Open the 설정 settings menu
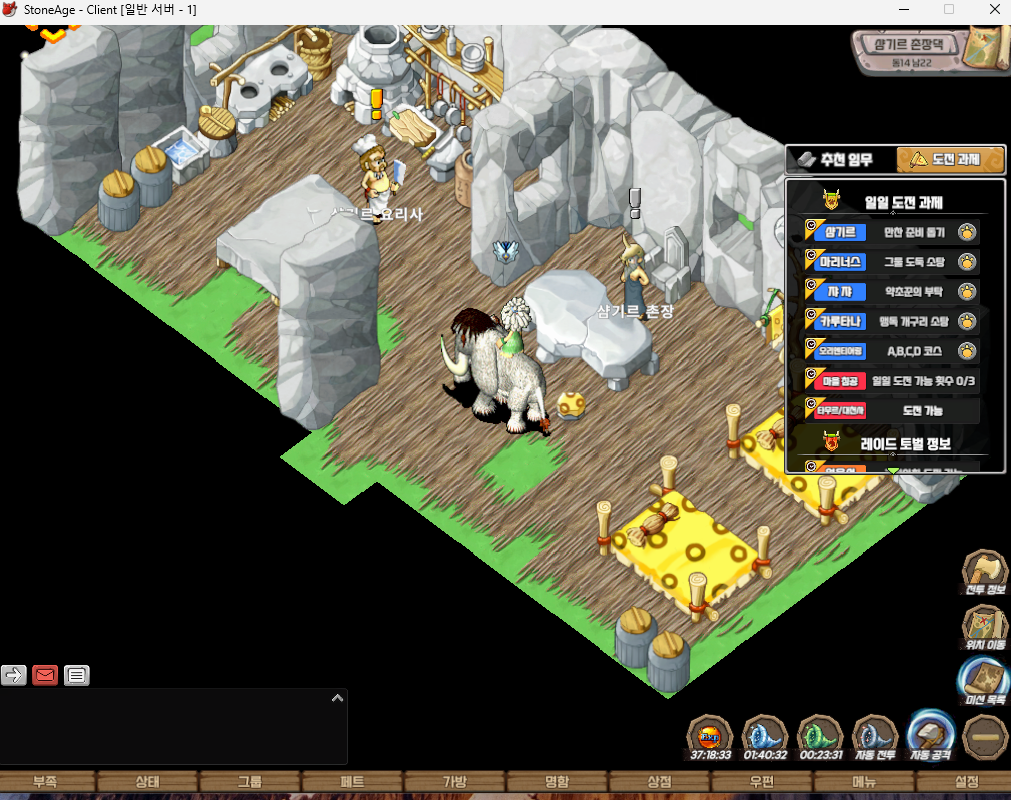Viewport: 1011px width, 800px height. [x=966, y=781]
